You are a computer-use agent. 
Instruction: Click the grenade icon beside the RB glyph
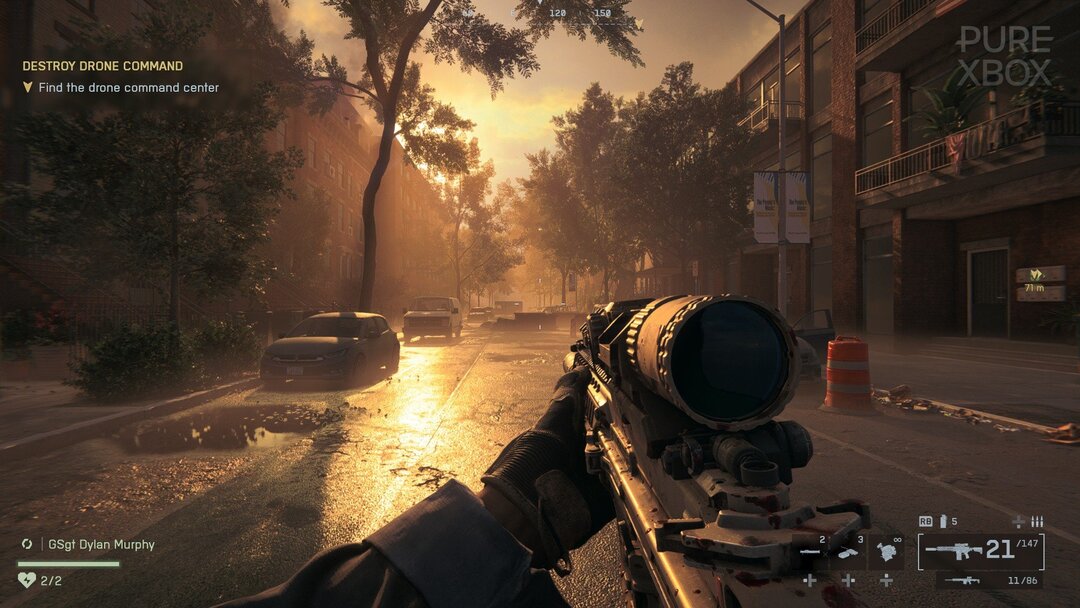click(x=943, y=521)
